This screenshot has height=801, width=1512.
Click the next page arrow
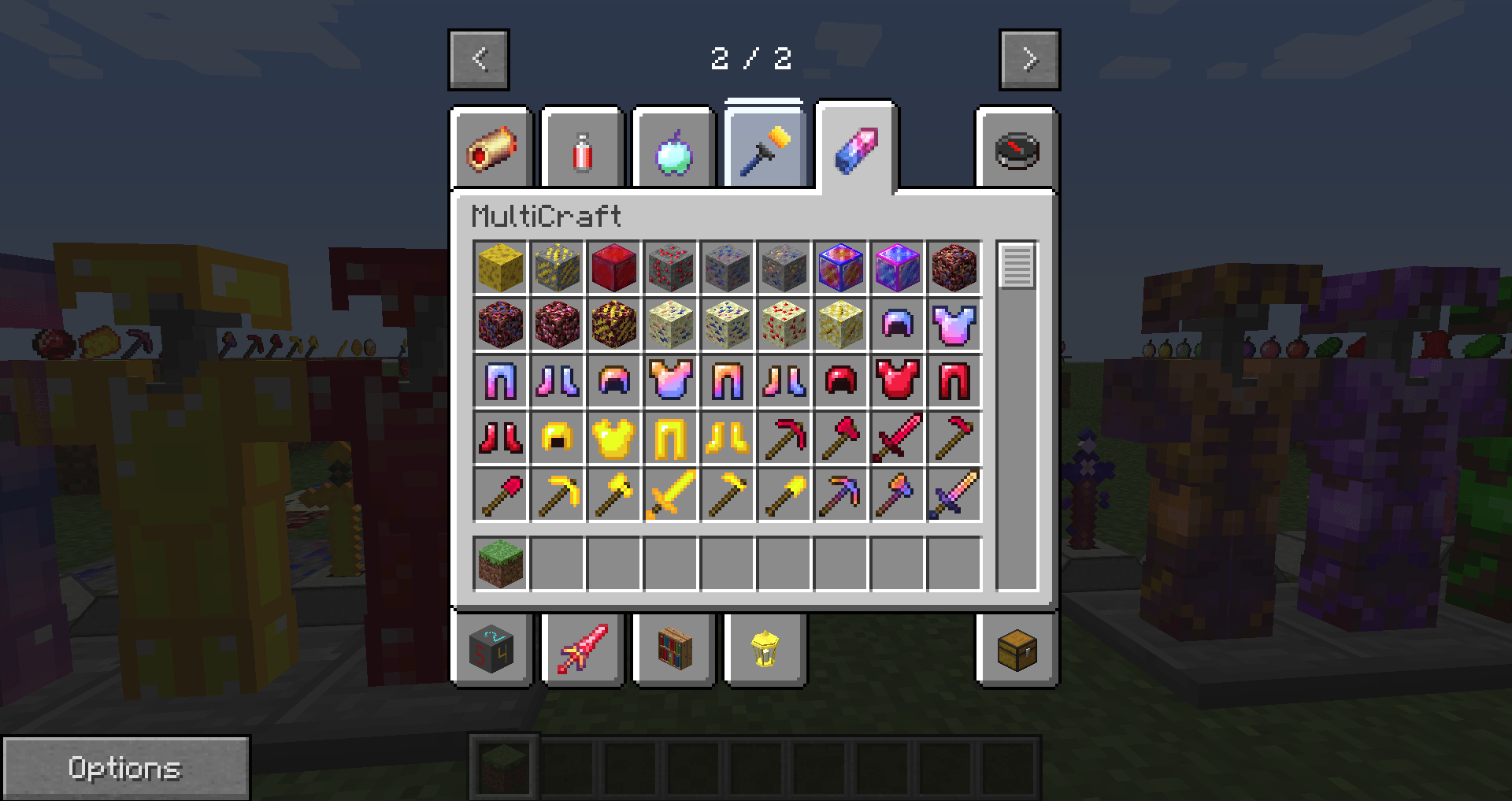(1029, 59)
